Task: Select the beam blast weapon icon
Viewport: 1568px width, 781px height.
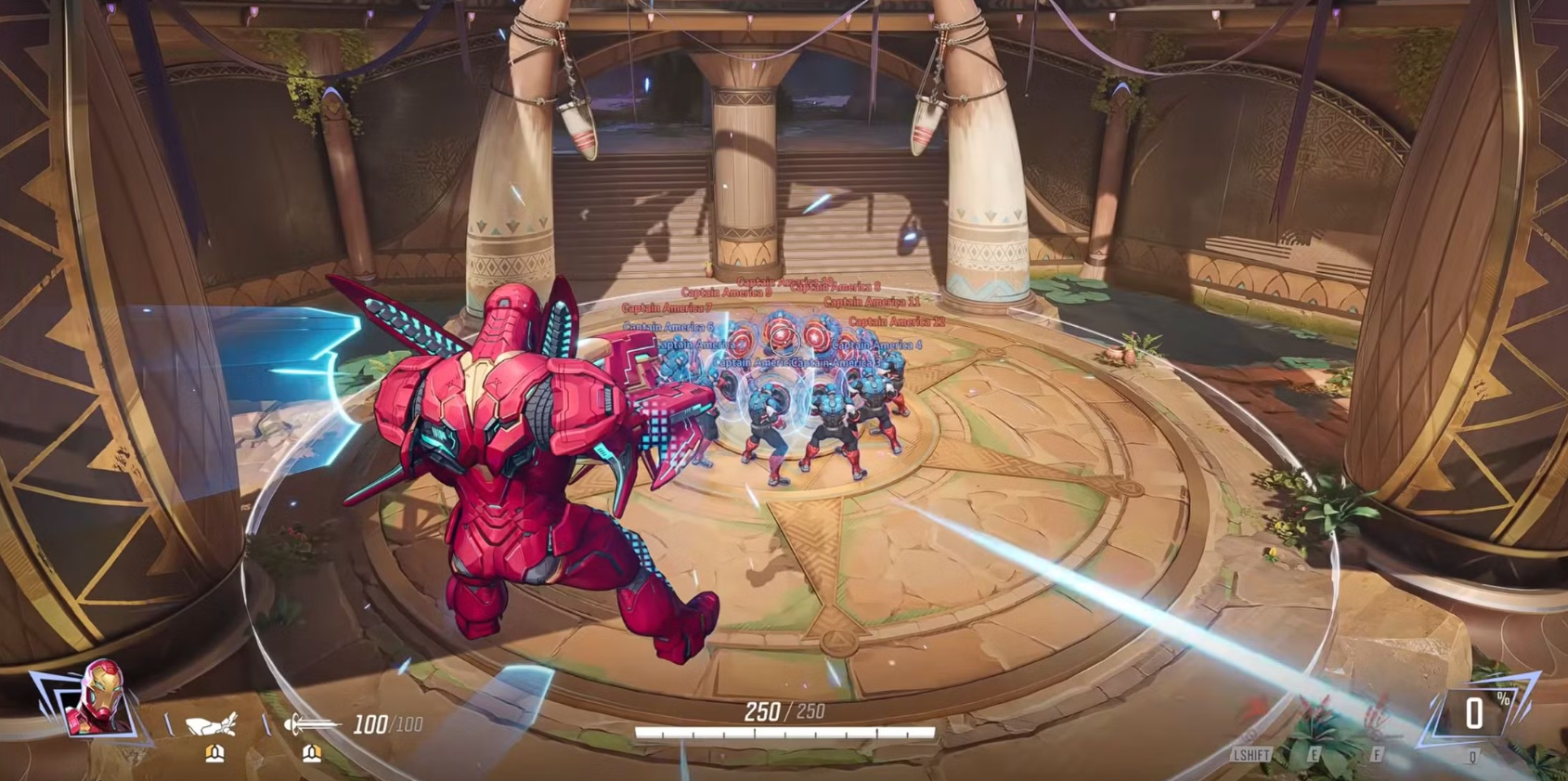Action: (x=310, y=723)
